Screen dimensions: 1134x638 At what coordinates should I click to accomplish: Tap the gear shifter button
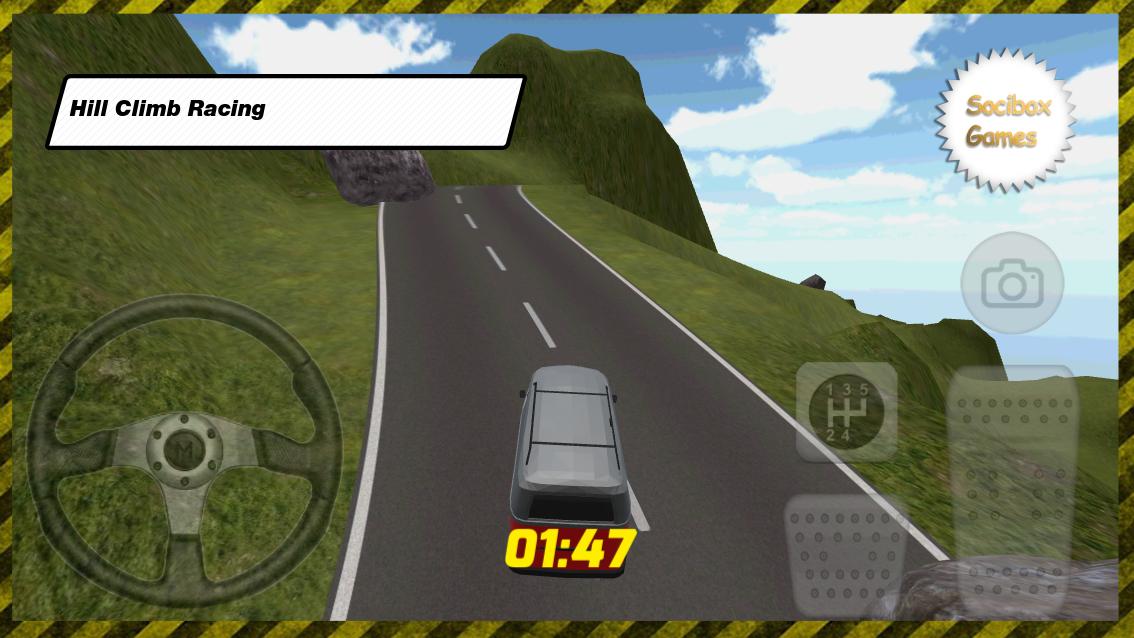(847, 411)
